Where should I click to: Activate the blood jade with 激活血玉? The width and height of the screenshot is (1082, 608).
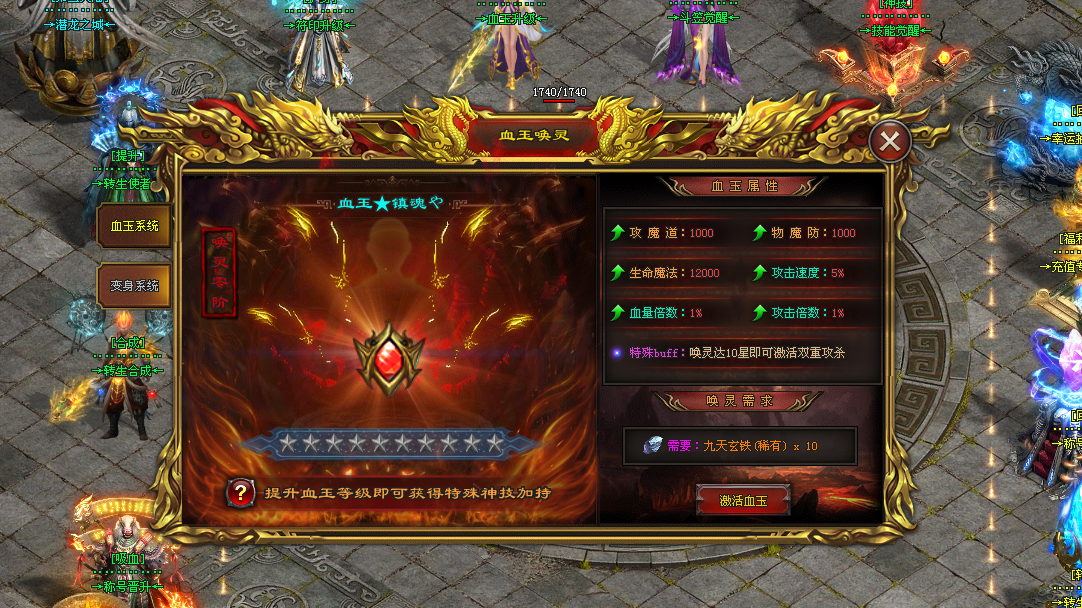coord(743,500)
